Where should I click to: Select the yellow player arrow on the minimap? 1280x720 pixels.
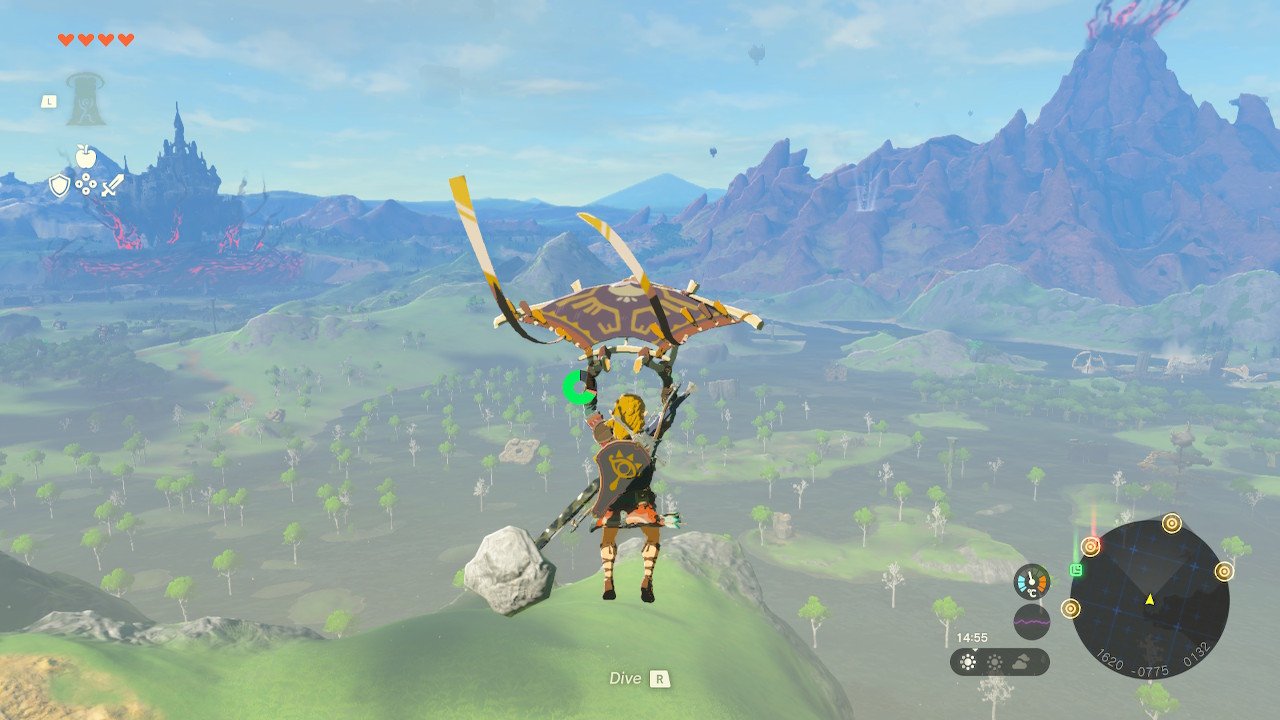pyautogui.click(x=1149, y=599)
